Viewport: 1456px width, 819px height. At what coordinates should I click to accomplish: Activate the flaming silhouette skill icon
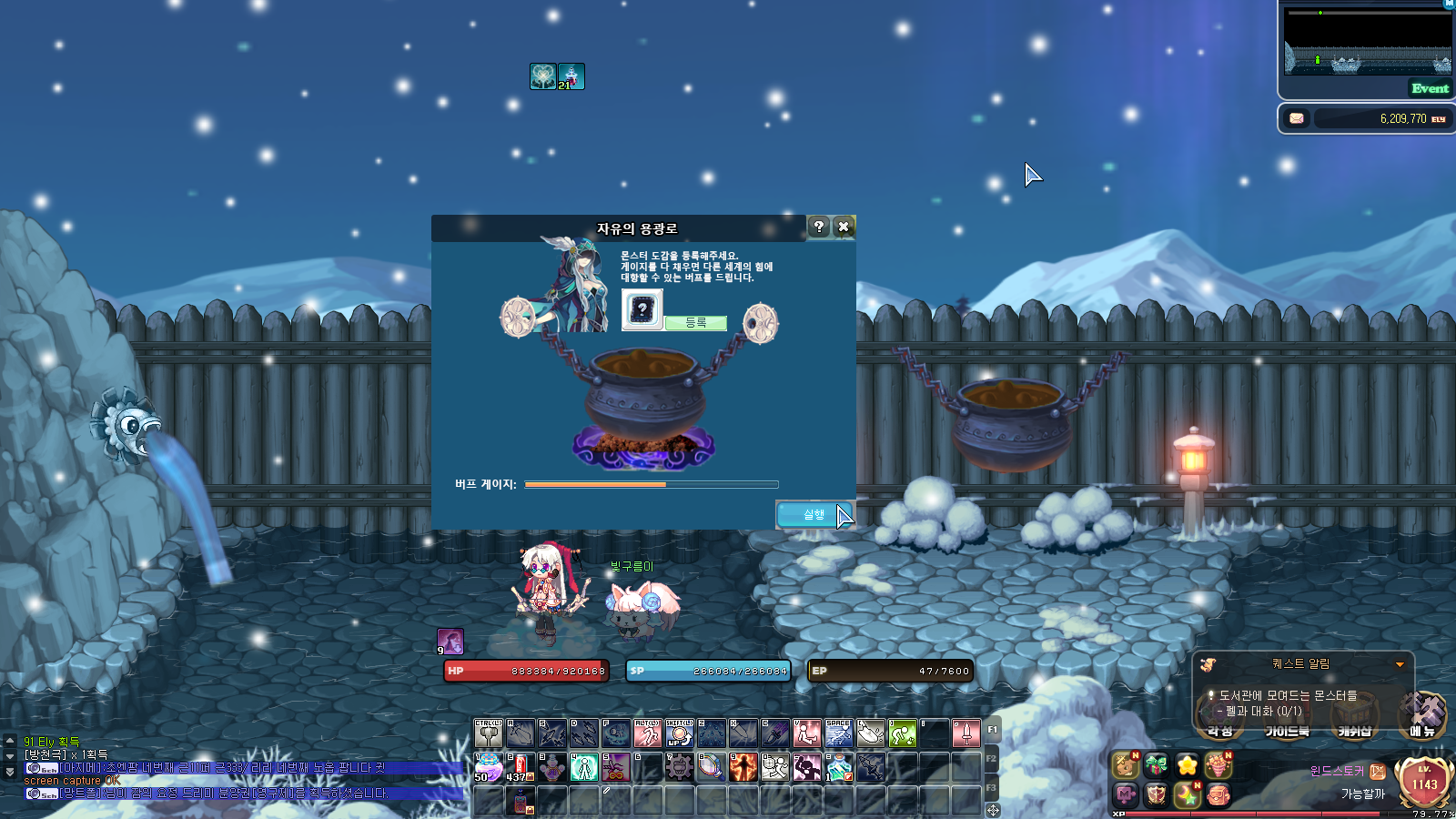[743, 767]
